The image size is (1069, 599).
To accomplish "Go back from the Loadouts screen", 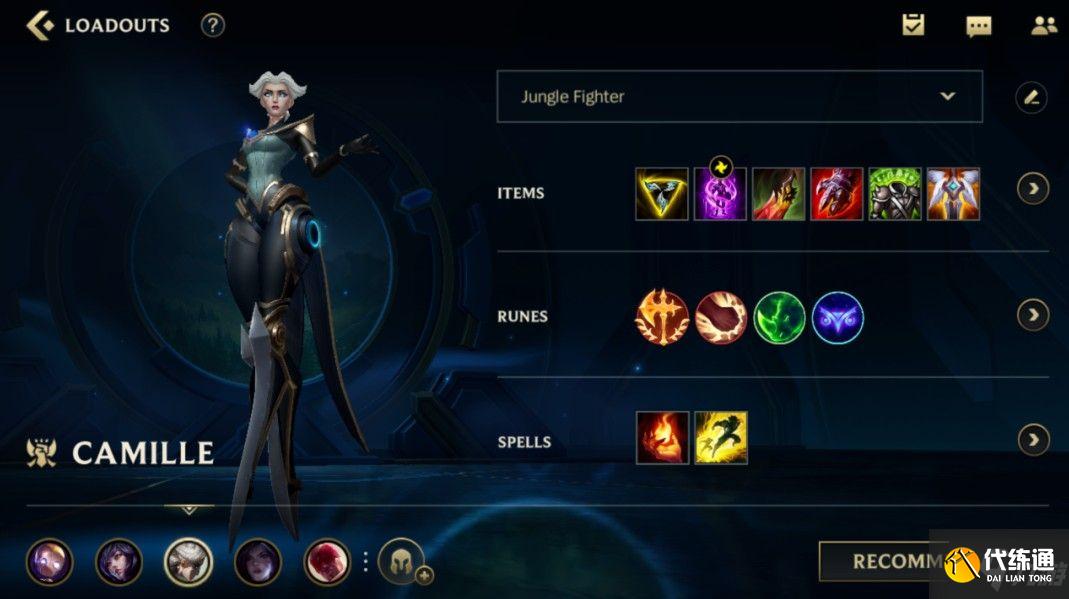I will coord(40,25).
